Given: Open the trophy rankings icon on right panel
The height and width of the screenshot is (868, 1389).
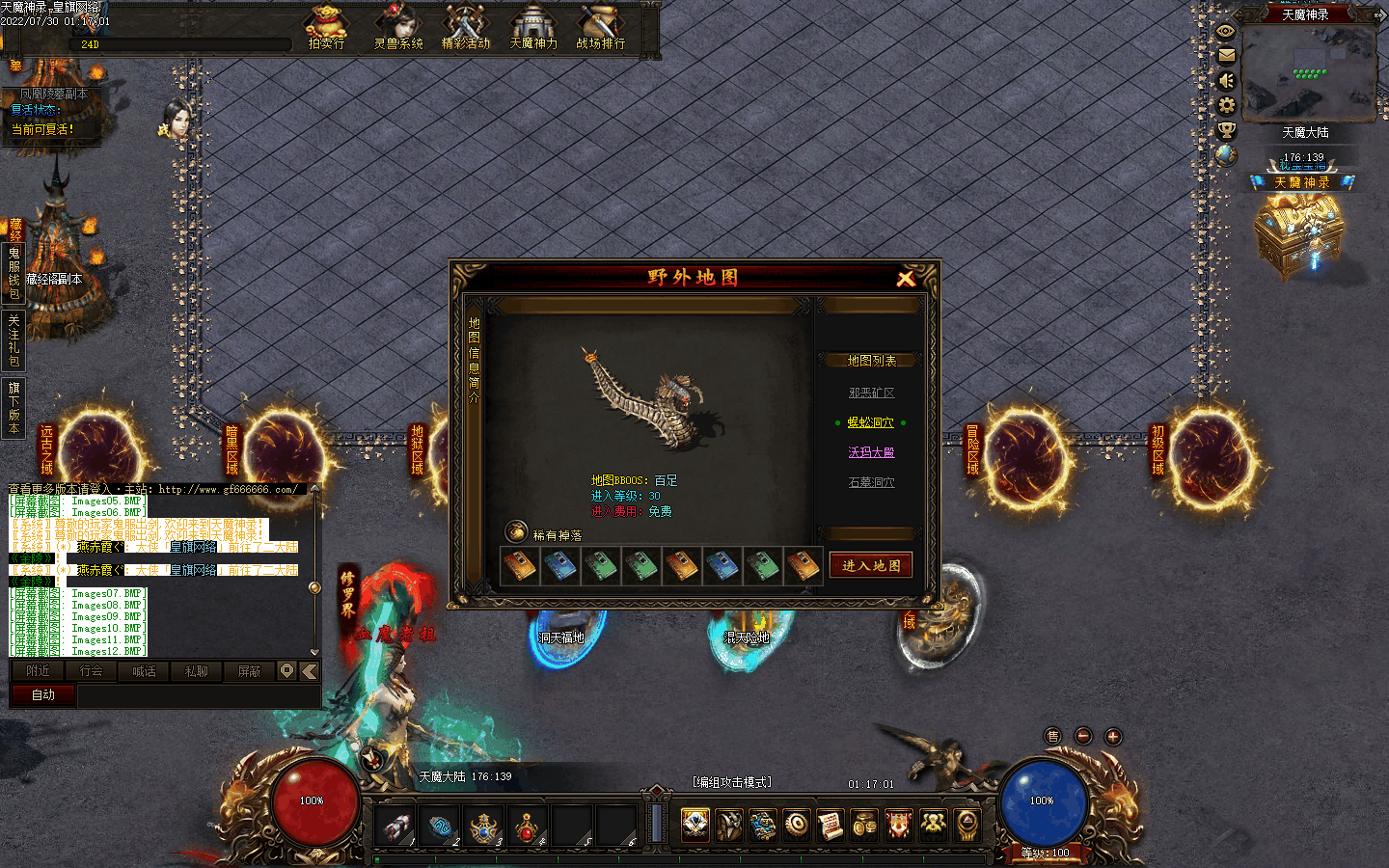Looking at the screenshot, I should tap(1226, 128).
